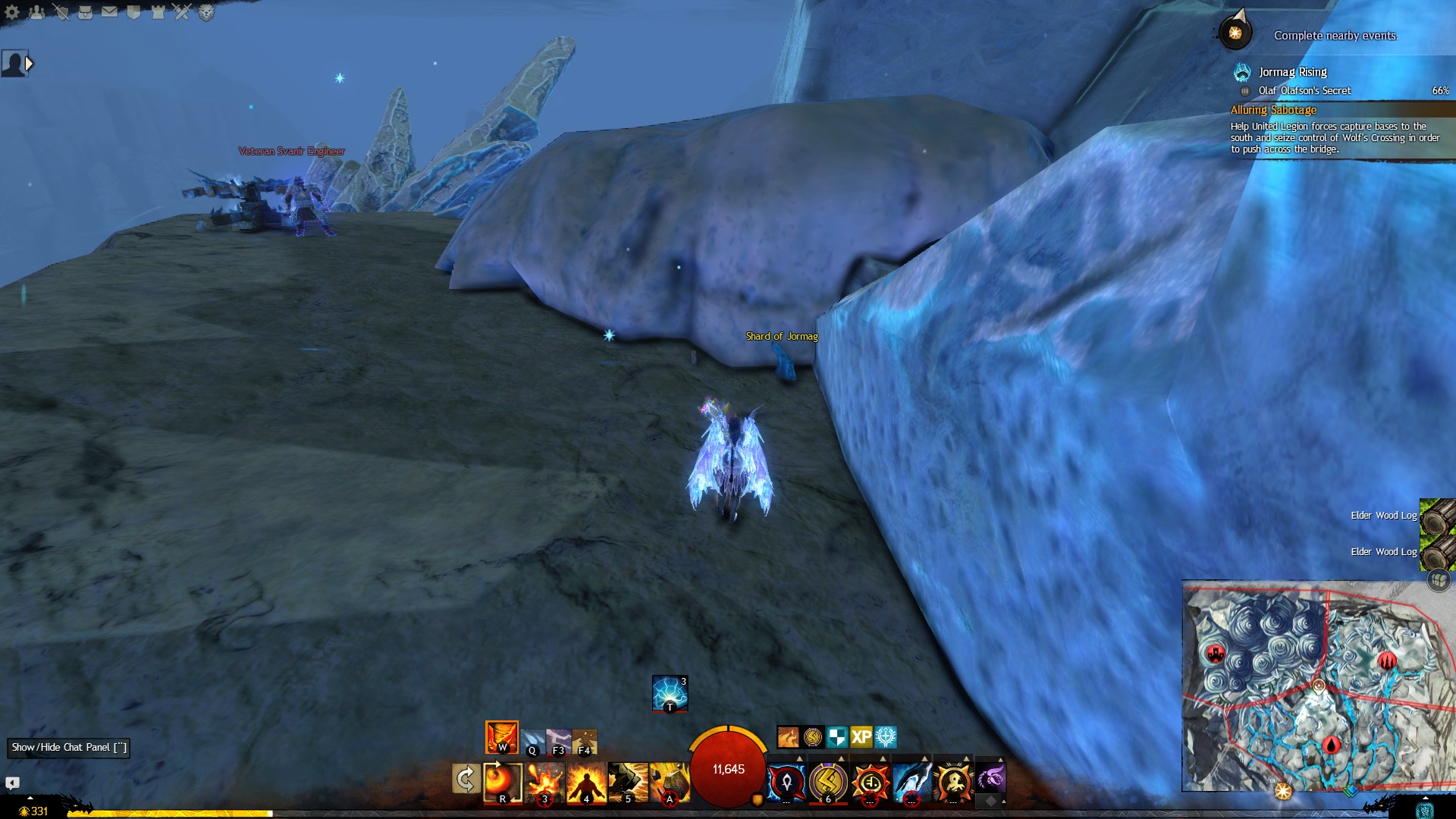Open the World vs World castle icon
Viewport: 1456px width, 819px height.
coord(158,11)
